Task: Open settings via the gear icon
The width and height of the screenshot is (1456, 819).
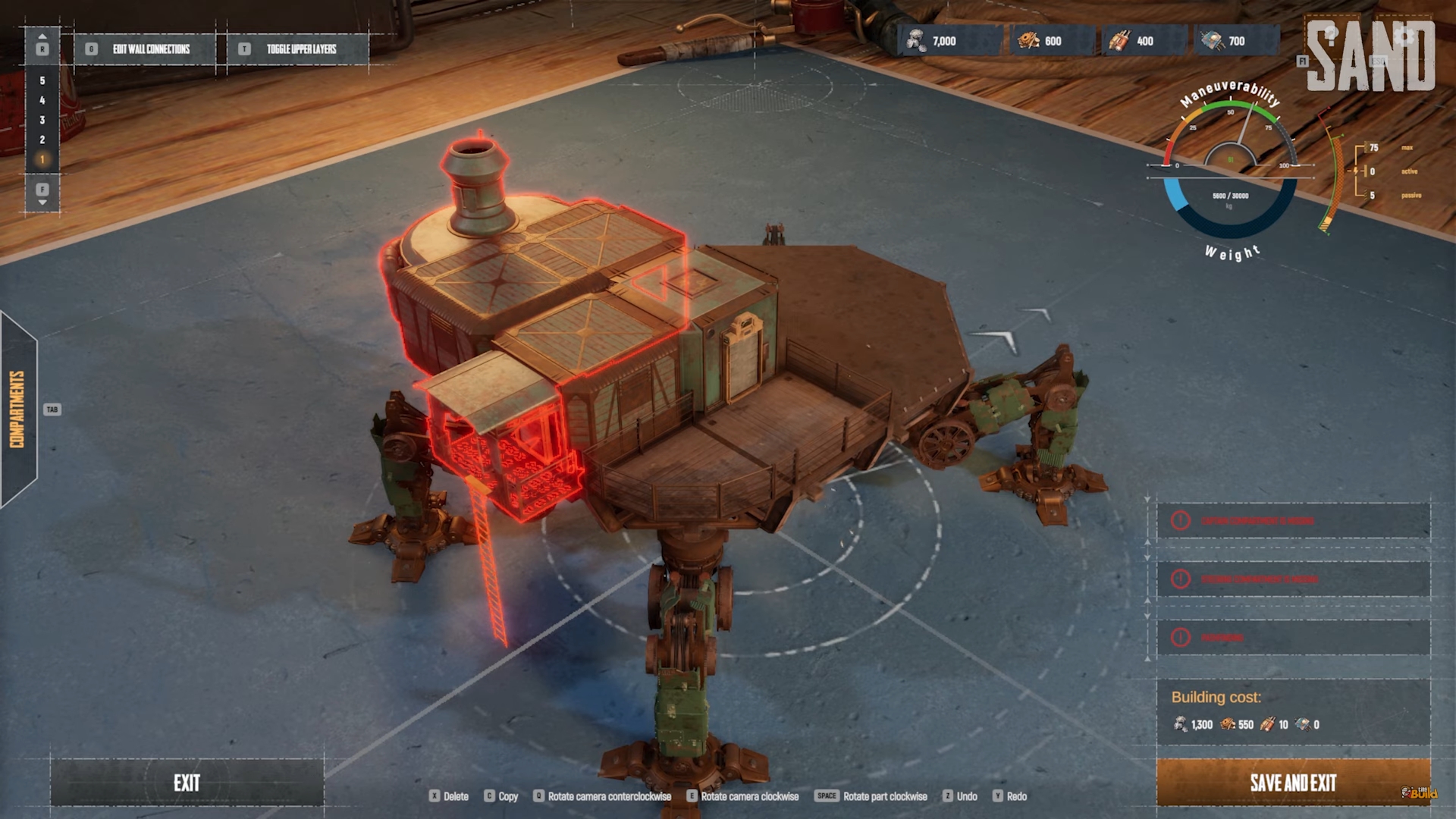Action: pyautogui.click(x=1404, y=36)
